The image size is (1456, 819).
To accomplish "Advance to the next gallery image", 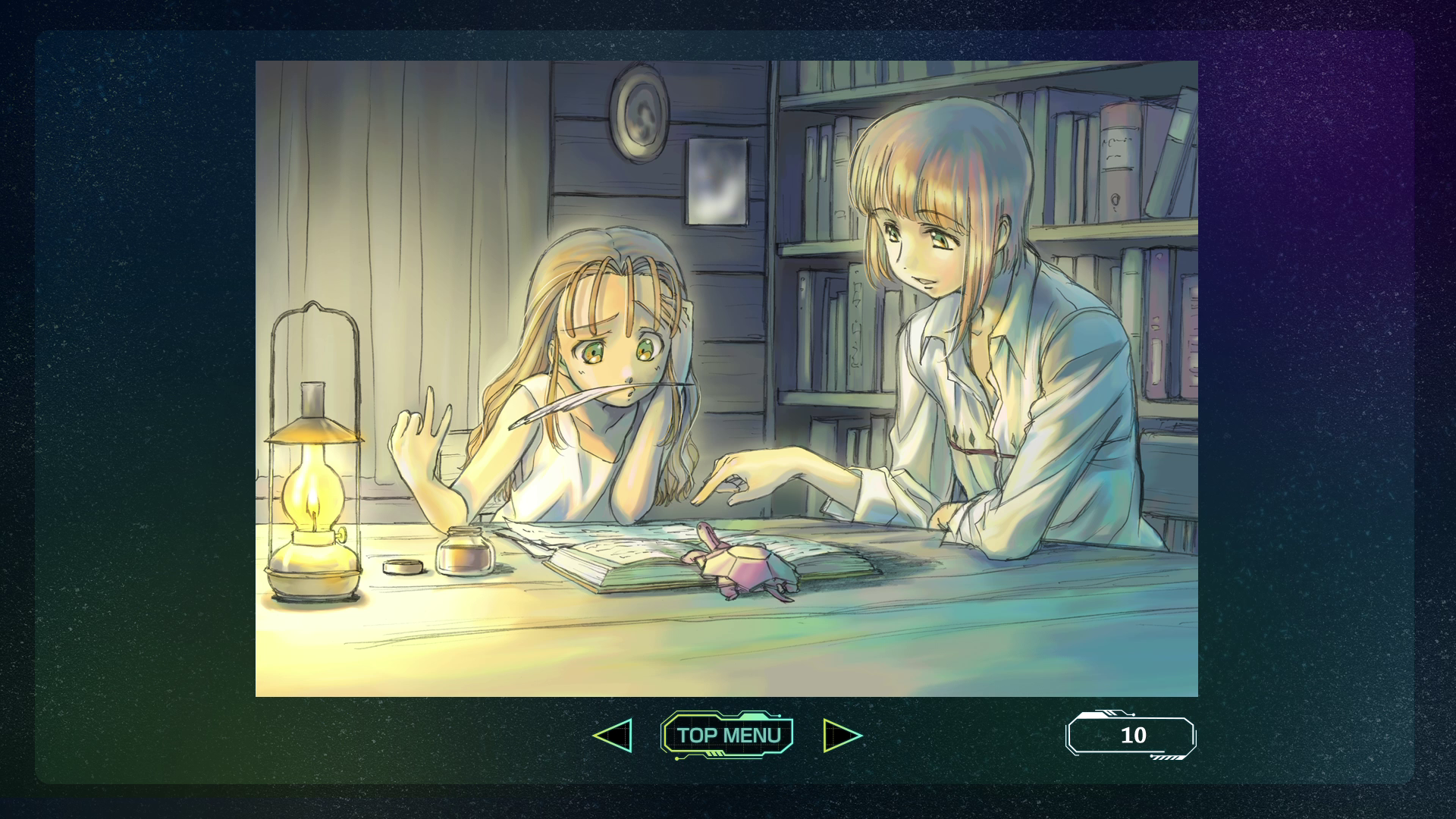I will (842, 736).
